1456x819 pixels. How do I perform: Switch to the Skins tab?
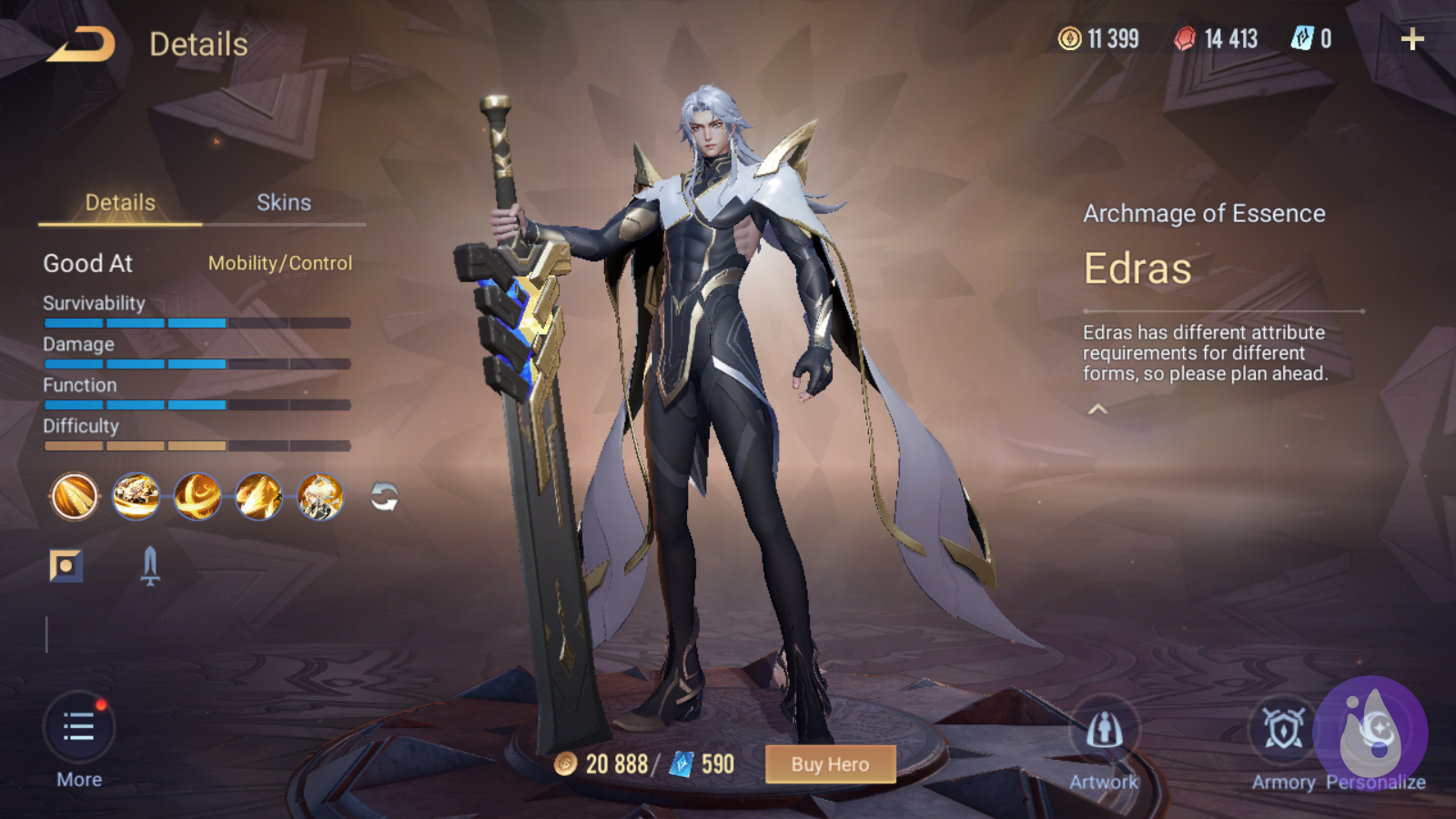pyautogui.click(x=284, y=203)
